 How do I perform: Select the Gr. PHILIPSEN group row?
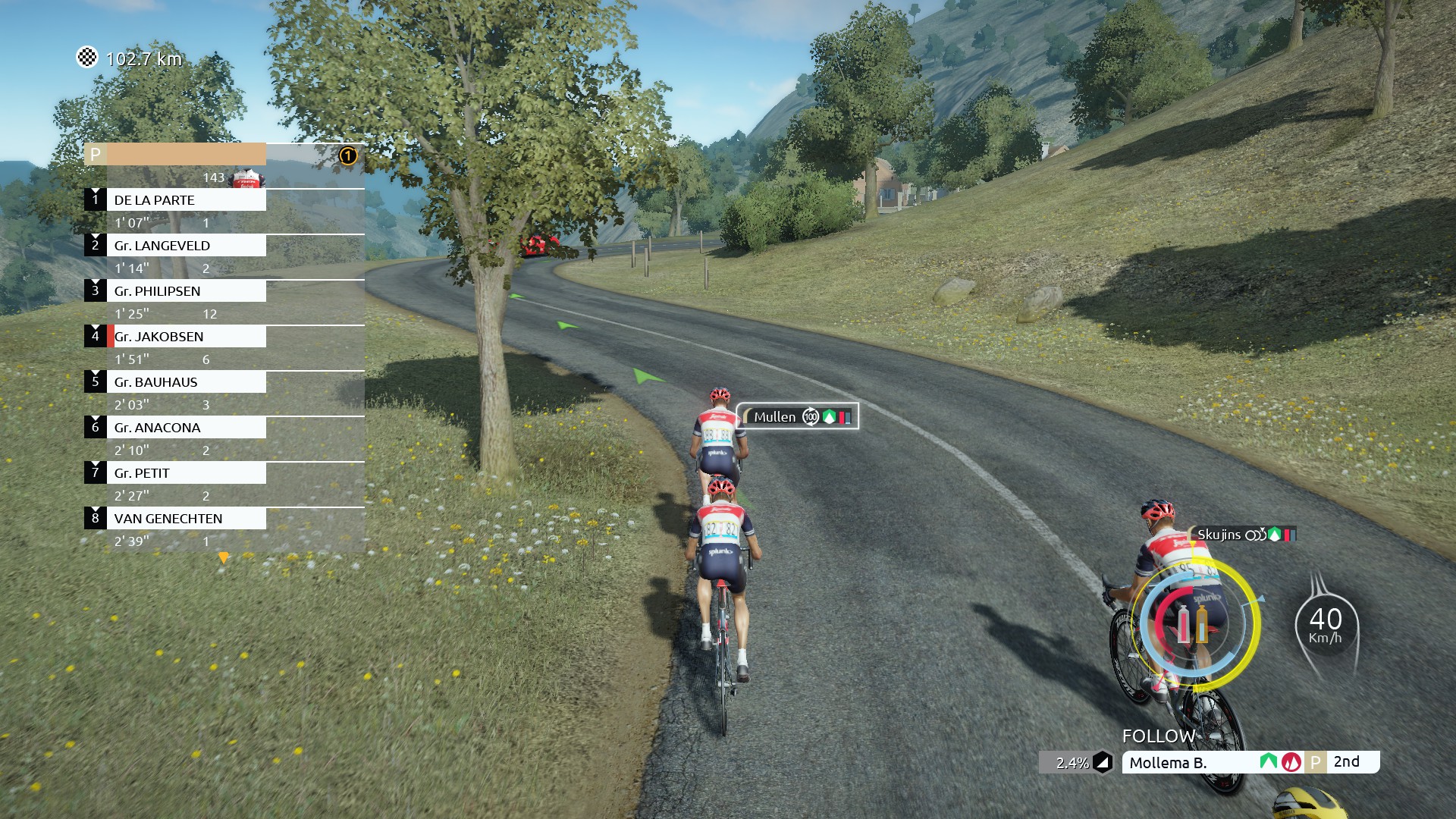coord(186,291)
